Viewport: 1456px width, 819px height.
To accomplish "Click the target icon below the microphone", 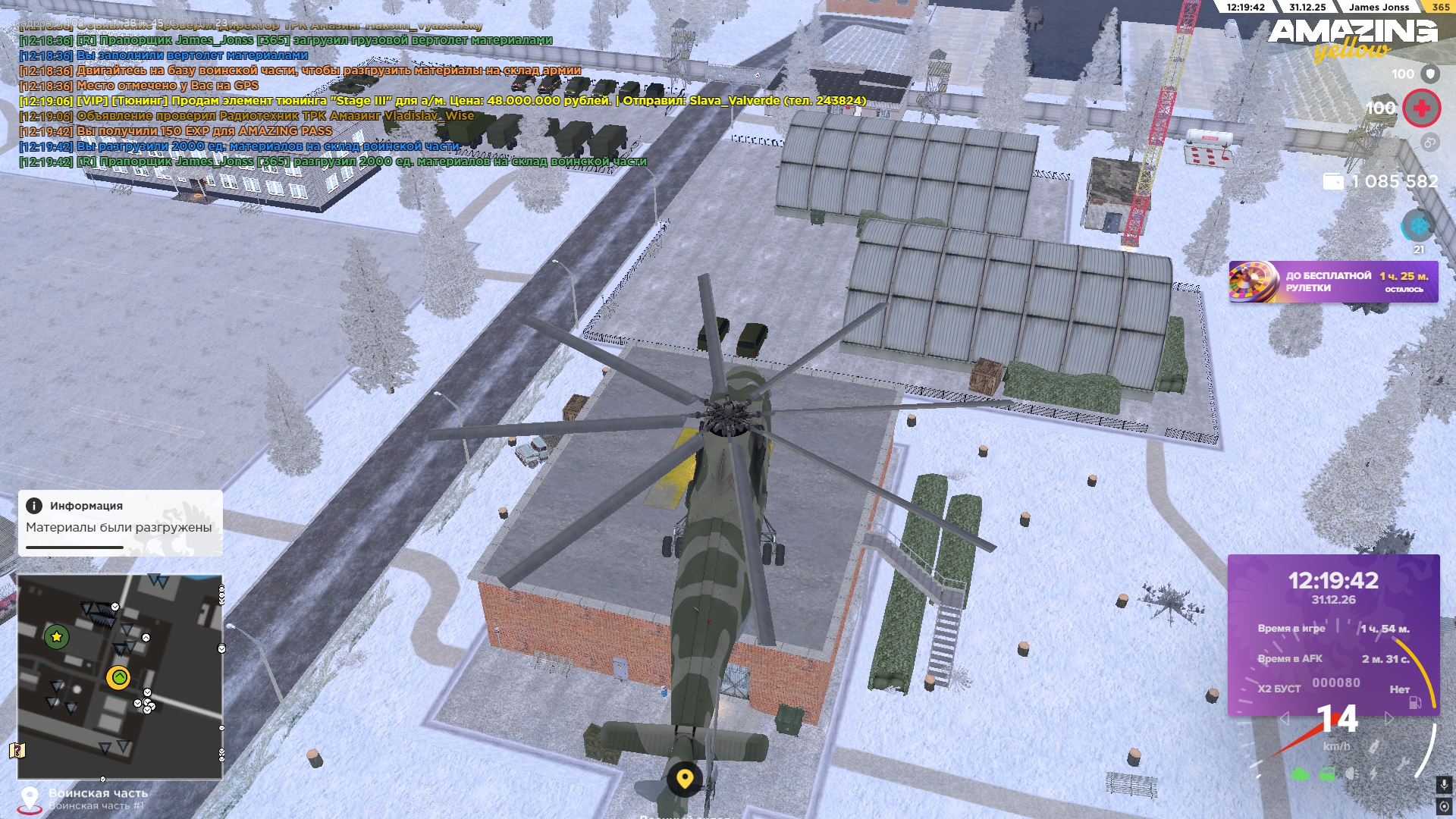I will [1444, 807].
